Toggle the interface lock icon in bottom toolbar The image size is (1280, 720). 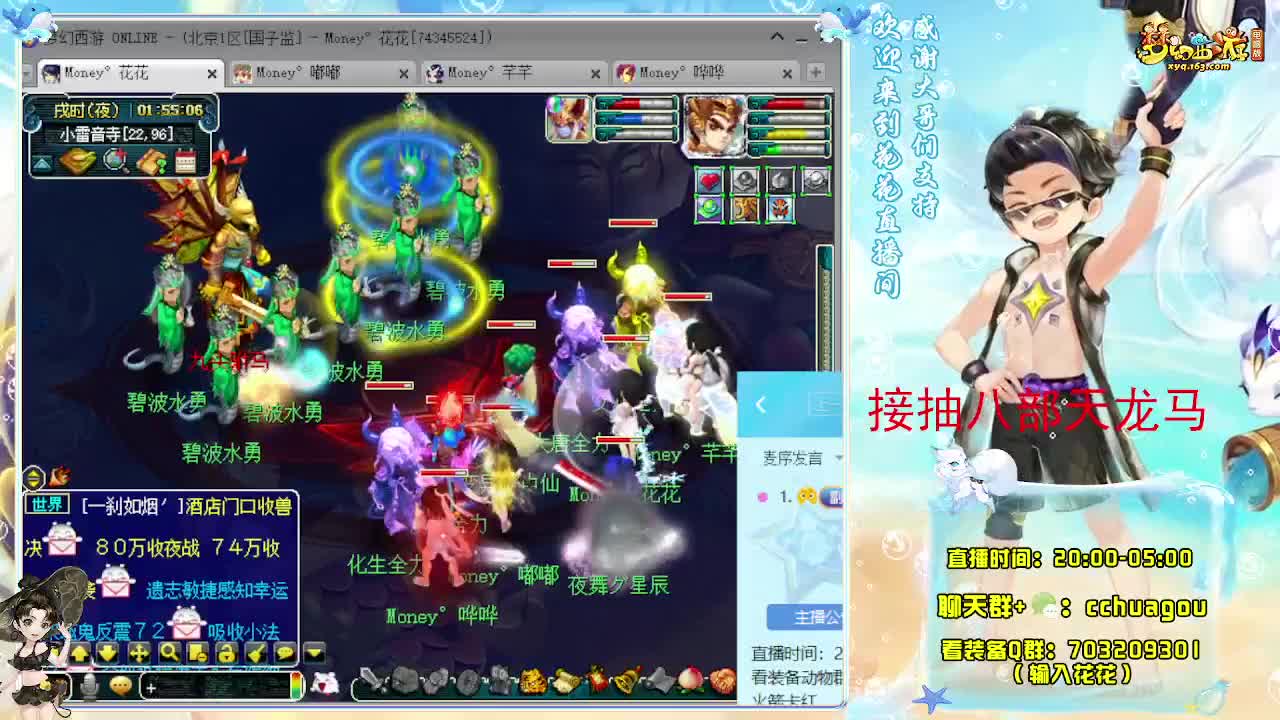pyautogui.click(x=227, y=652)
